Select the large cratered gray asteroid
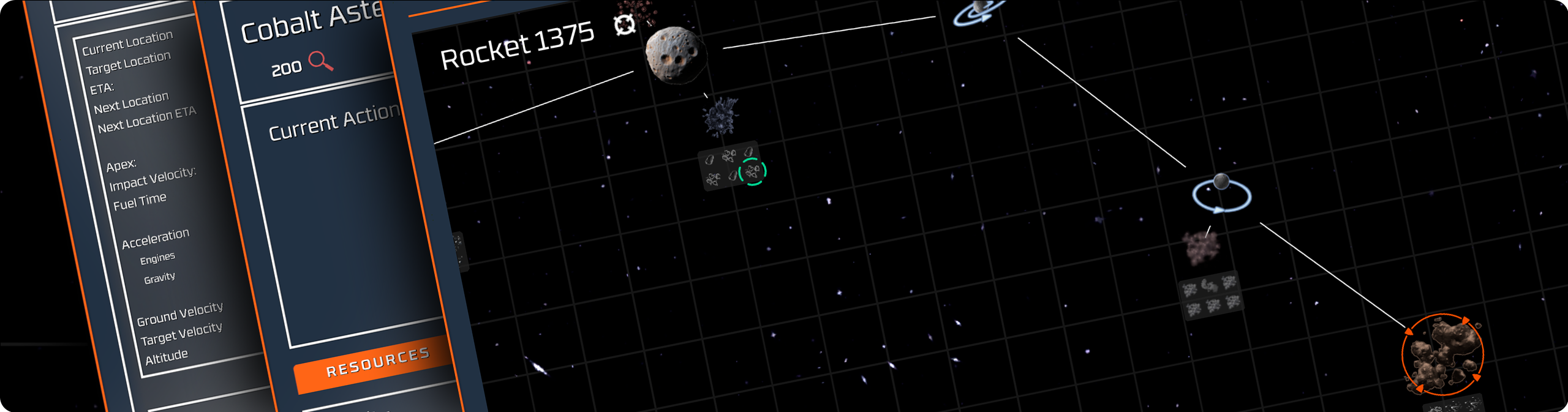 [x=675, y=54]
